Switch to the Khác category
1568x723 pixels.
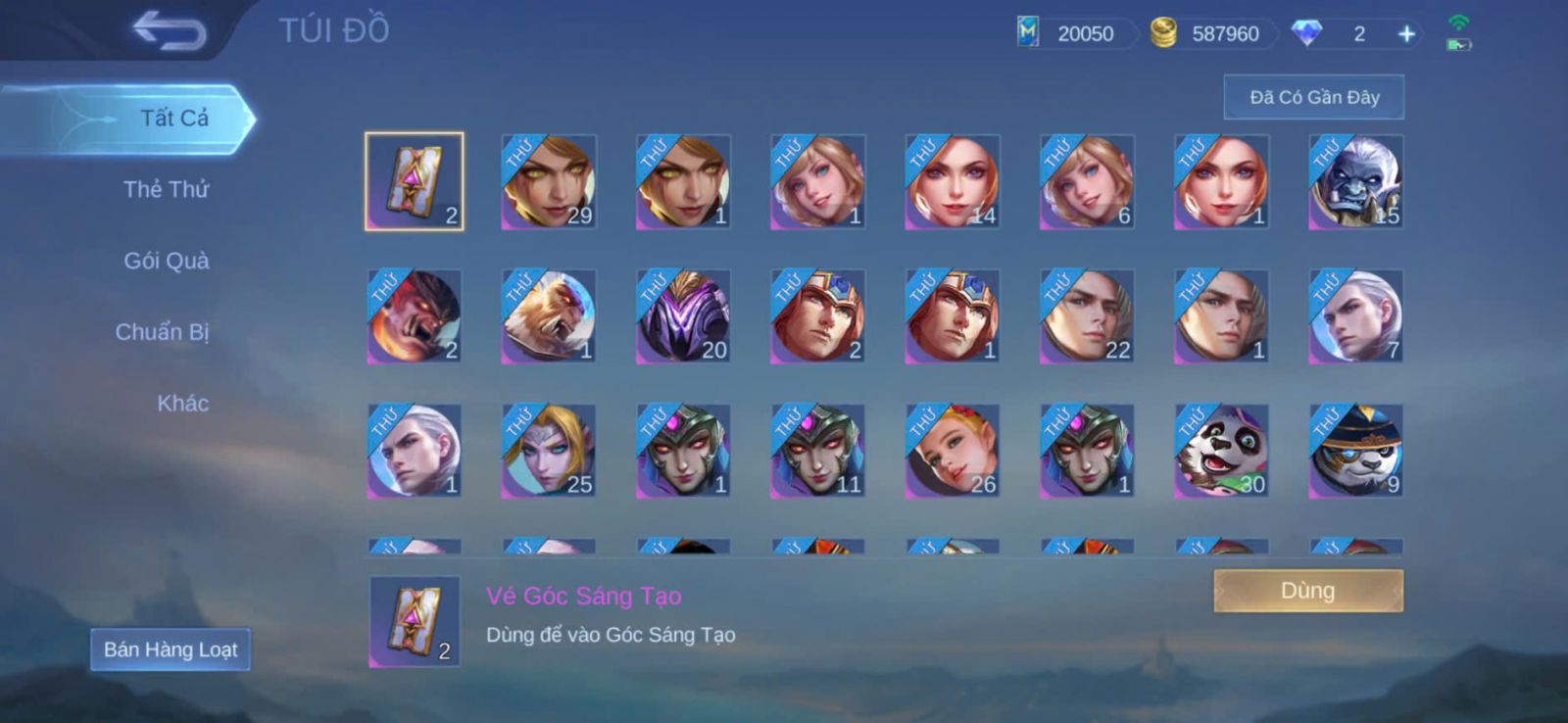click(x=182, y=404)
